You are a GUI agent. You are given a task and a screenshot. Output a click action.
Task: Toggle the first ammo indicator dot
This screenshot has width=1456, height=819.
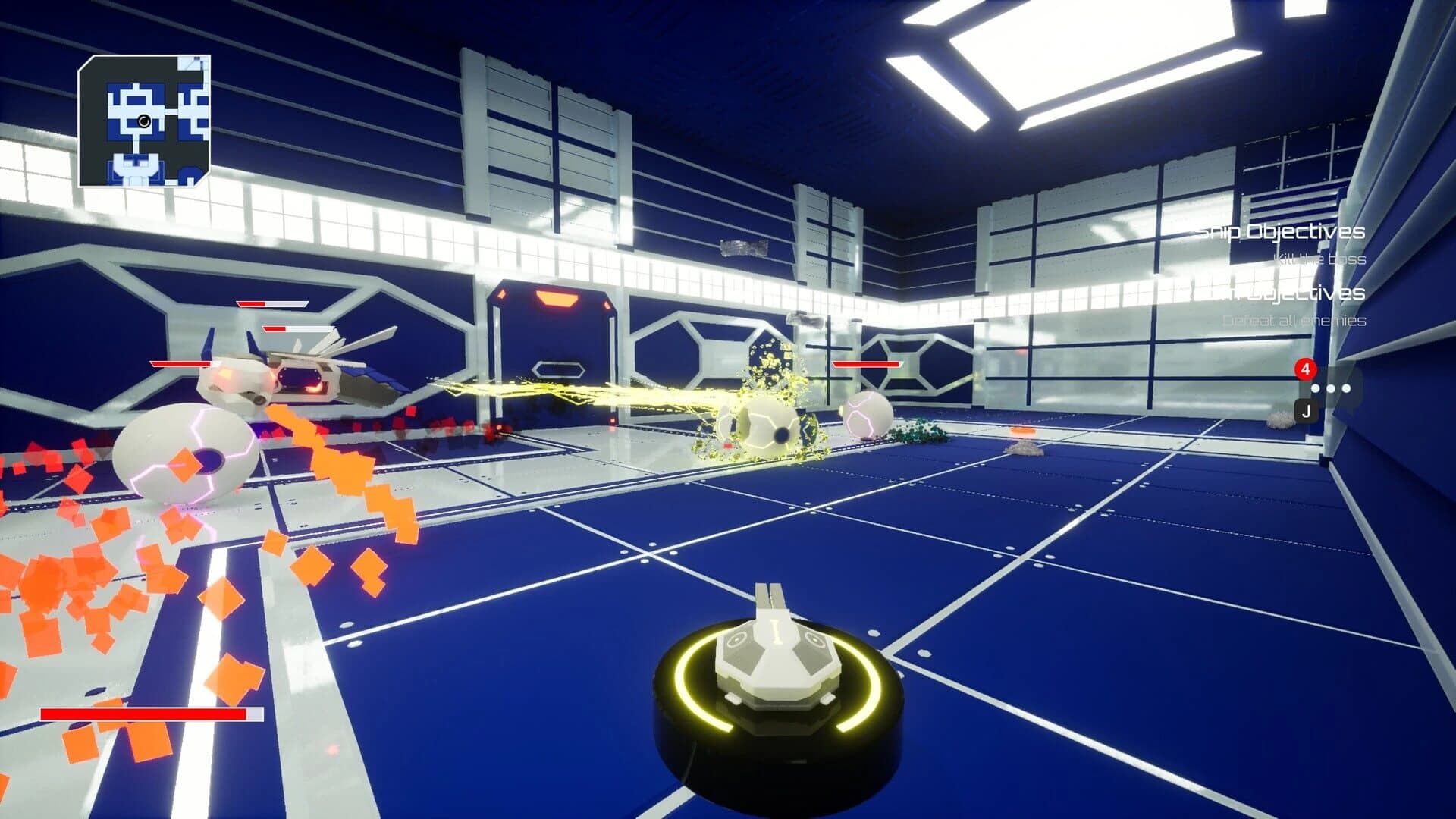[1315, 388]
